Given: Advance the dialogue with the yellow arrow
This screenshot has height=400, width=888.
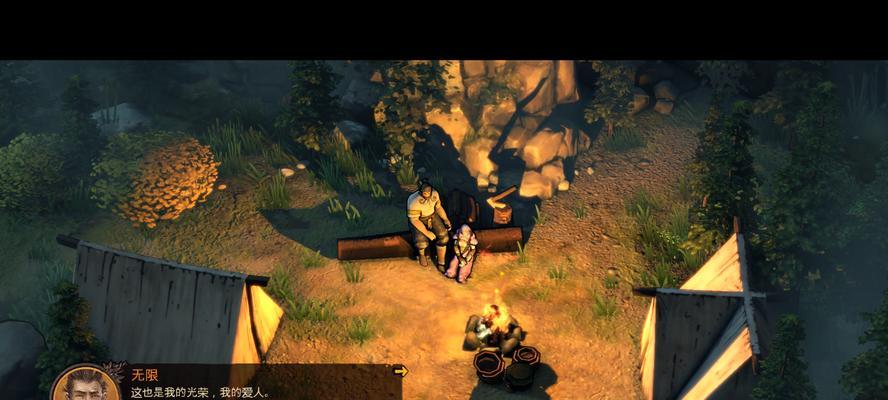Looking at the screenshot, I should [x=401, y=371].
